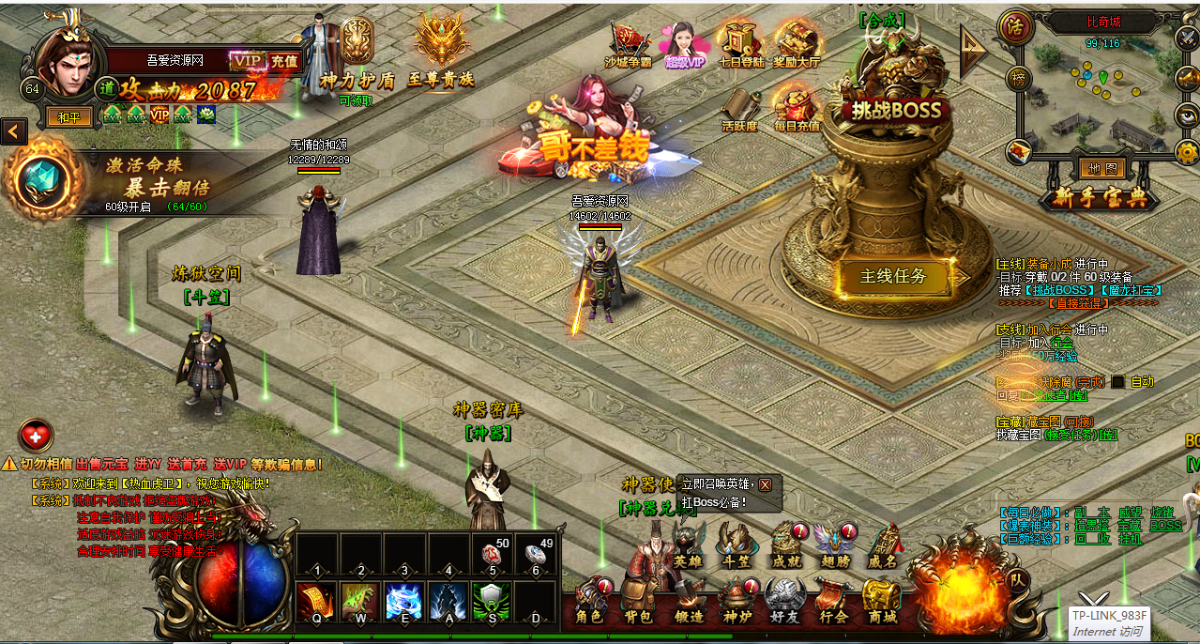Screen dimensions: 1200x644
Task: Close the 立即召唤英雄 tooltip
Action: (765, 484)
